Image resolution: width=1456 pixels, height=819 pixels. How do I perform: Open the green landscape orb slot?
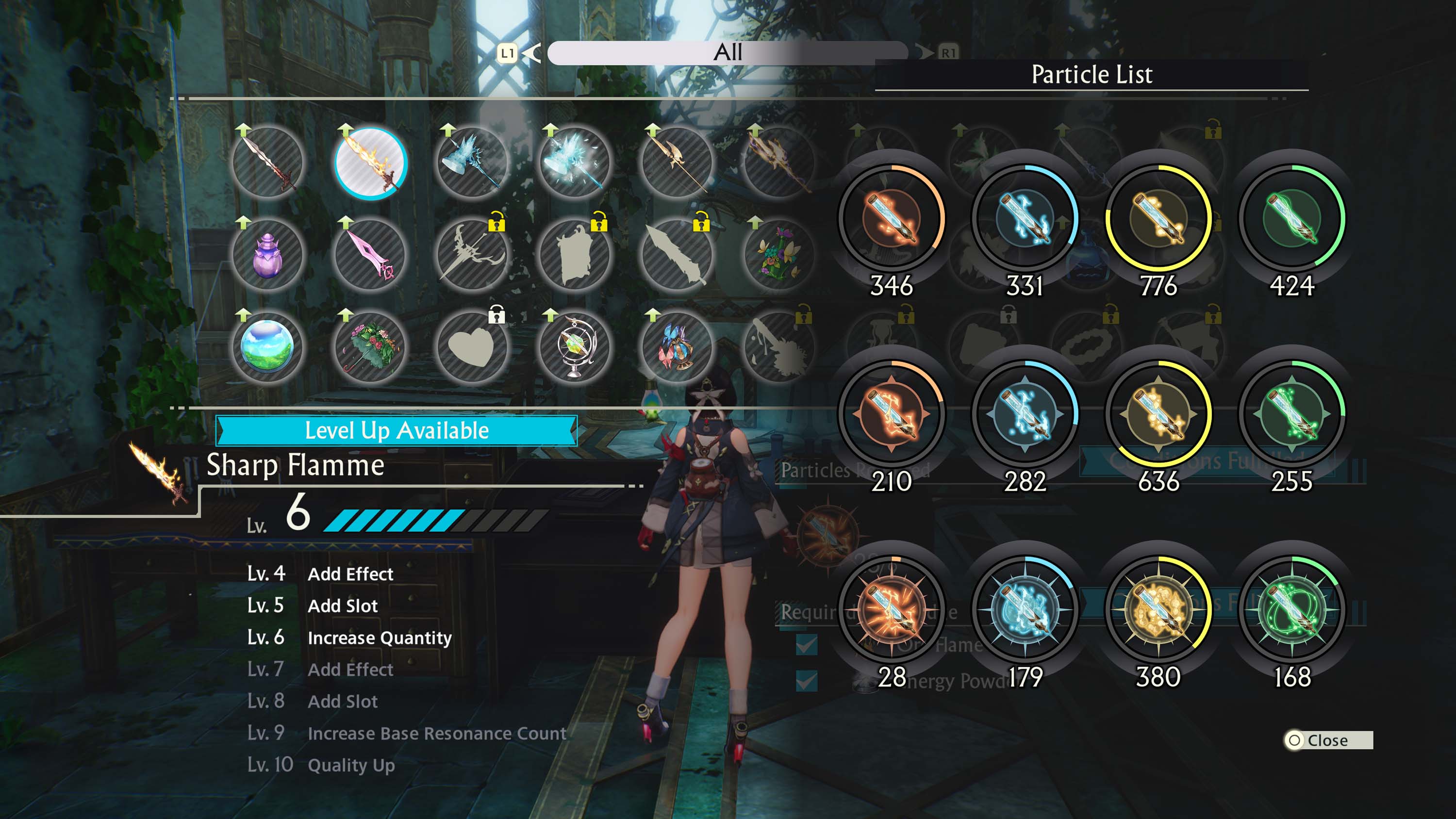point(267,346)
